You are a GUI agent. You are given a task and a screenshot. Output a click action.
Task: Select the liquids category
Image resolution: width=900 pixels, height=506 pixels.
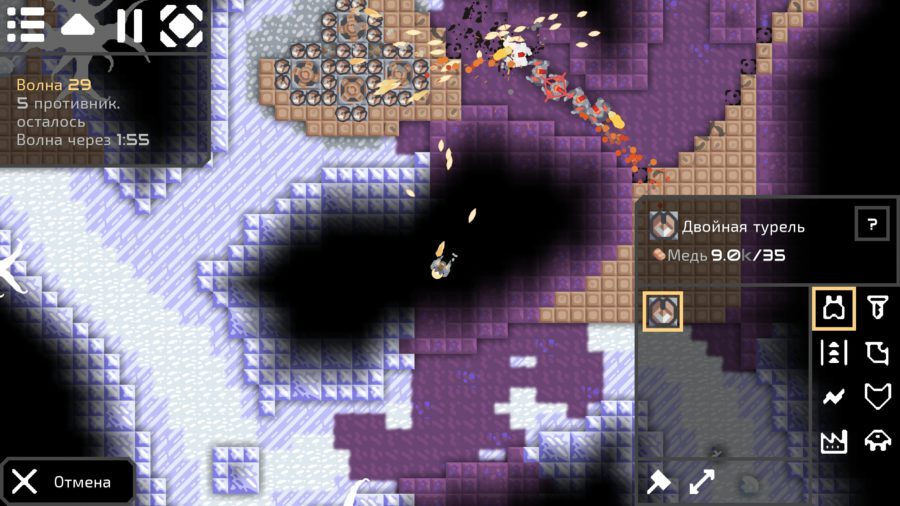[x=877, y=353]
